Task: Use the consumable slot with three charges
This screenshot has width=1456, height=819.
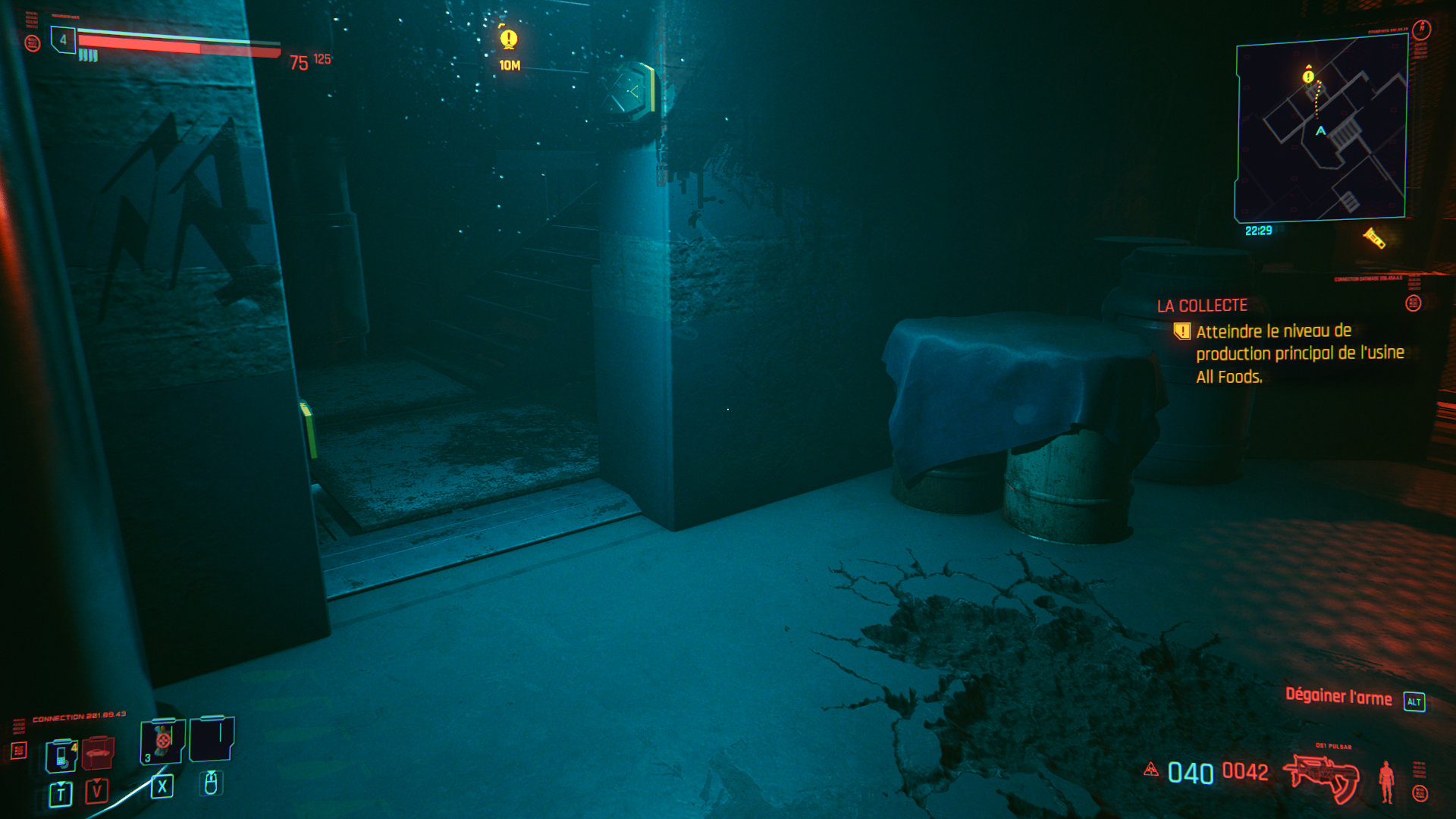Action: click(162, 741)
